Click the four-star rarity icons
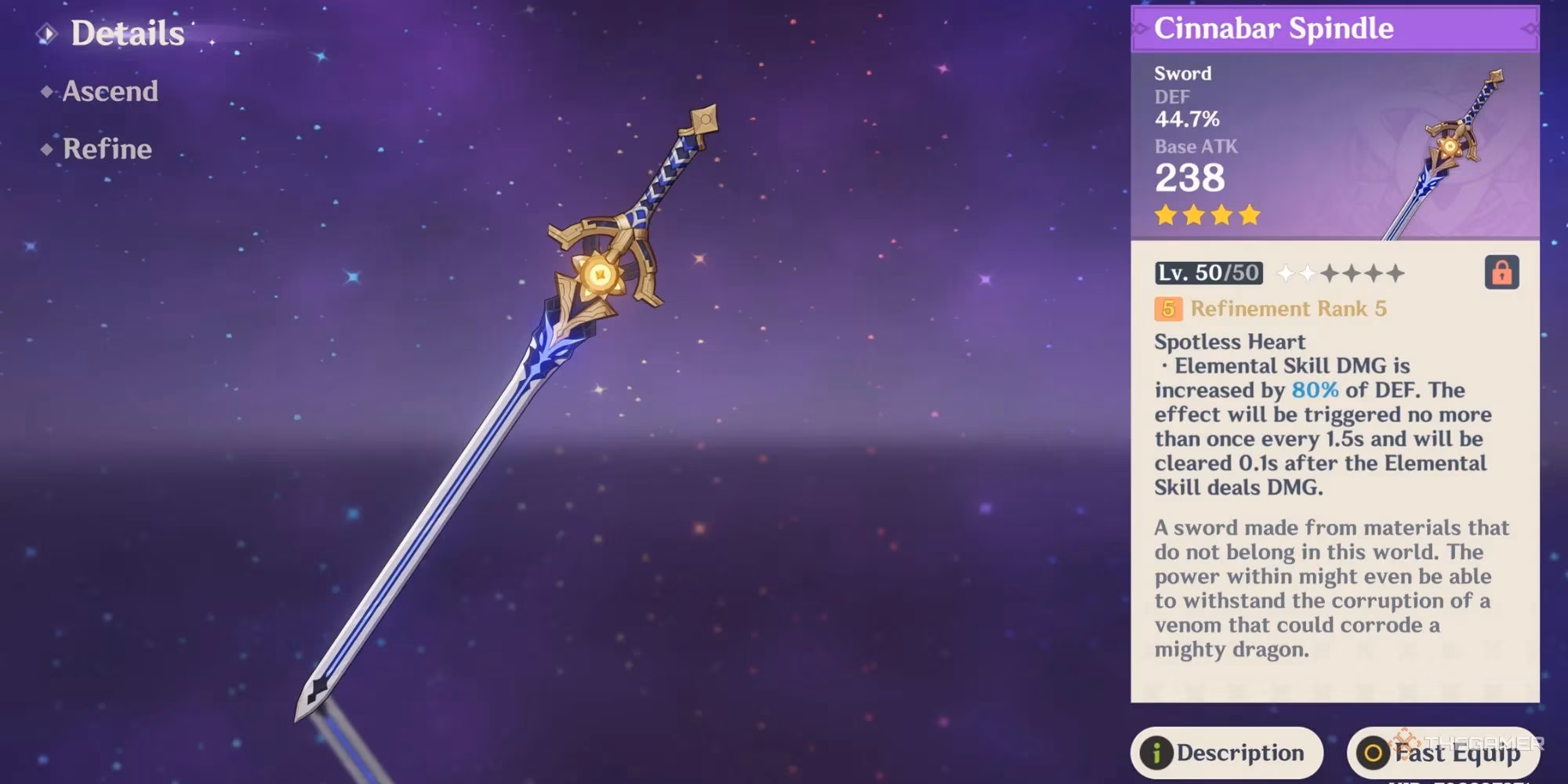Viewport: 1568px width, 784px height. (1207, 214)
